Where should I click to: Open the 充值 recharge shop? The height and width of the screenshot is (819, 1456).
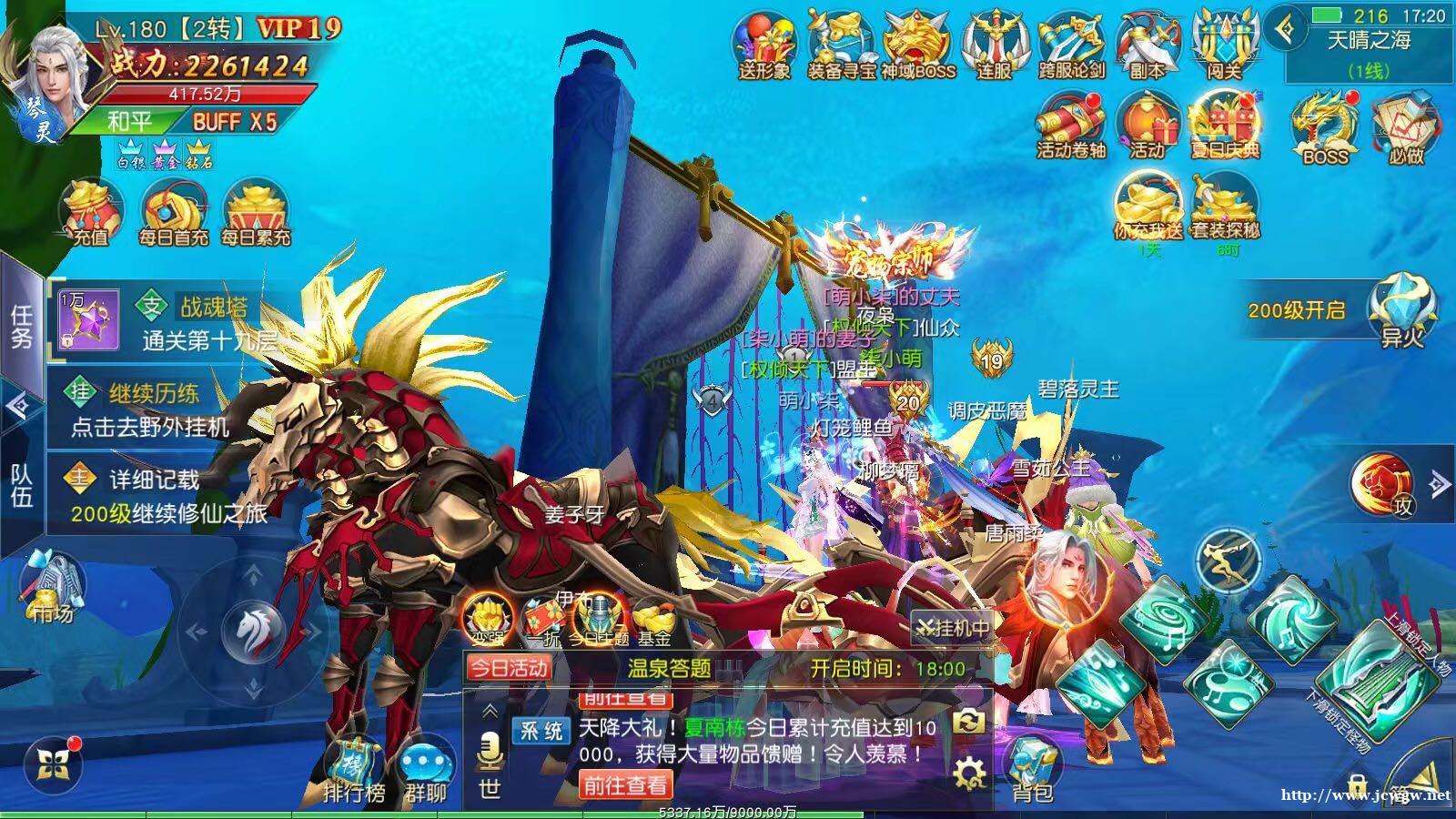coord(90,213)
